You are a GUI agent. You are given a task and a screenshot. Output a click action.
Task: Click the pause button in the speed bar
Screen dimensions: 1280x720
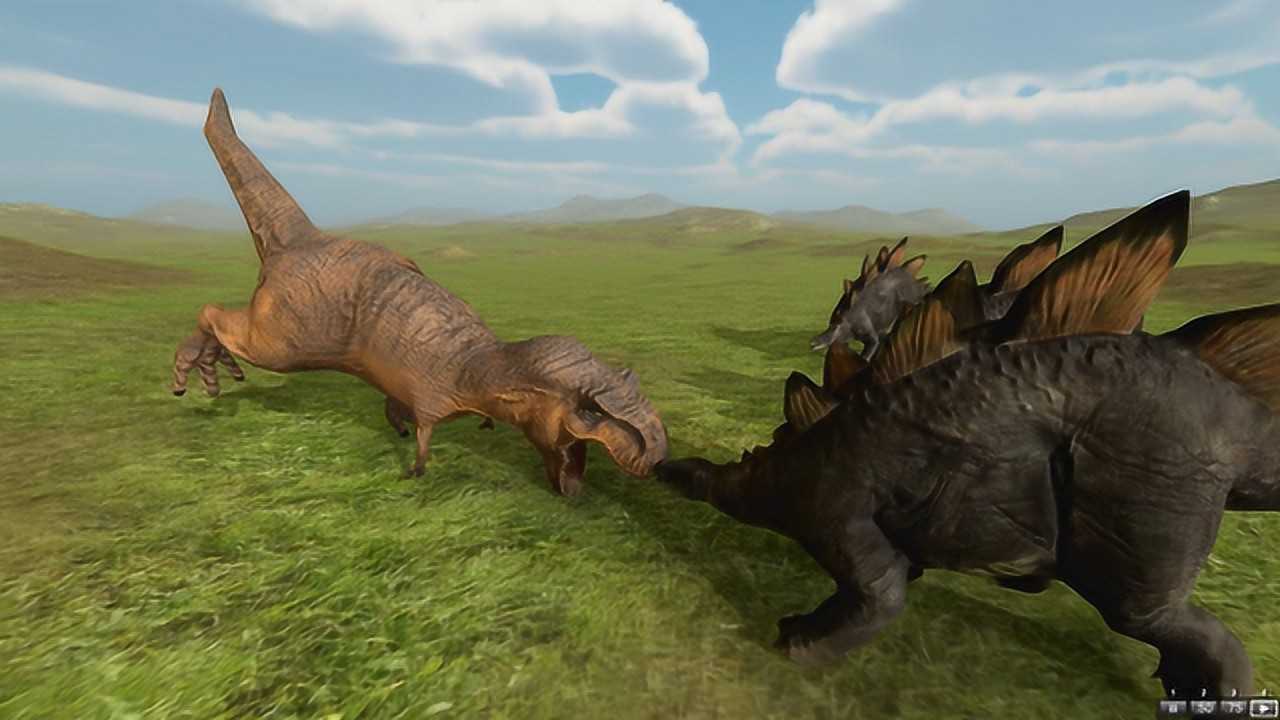click(x=1171, y=708)
